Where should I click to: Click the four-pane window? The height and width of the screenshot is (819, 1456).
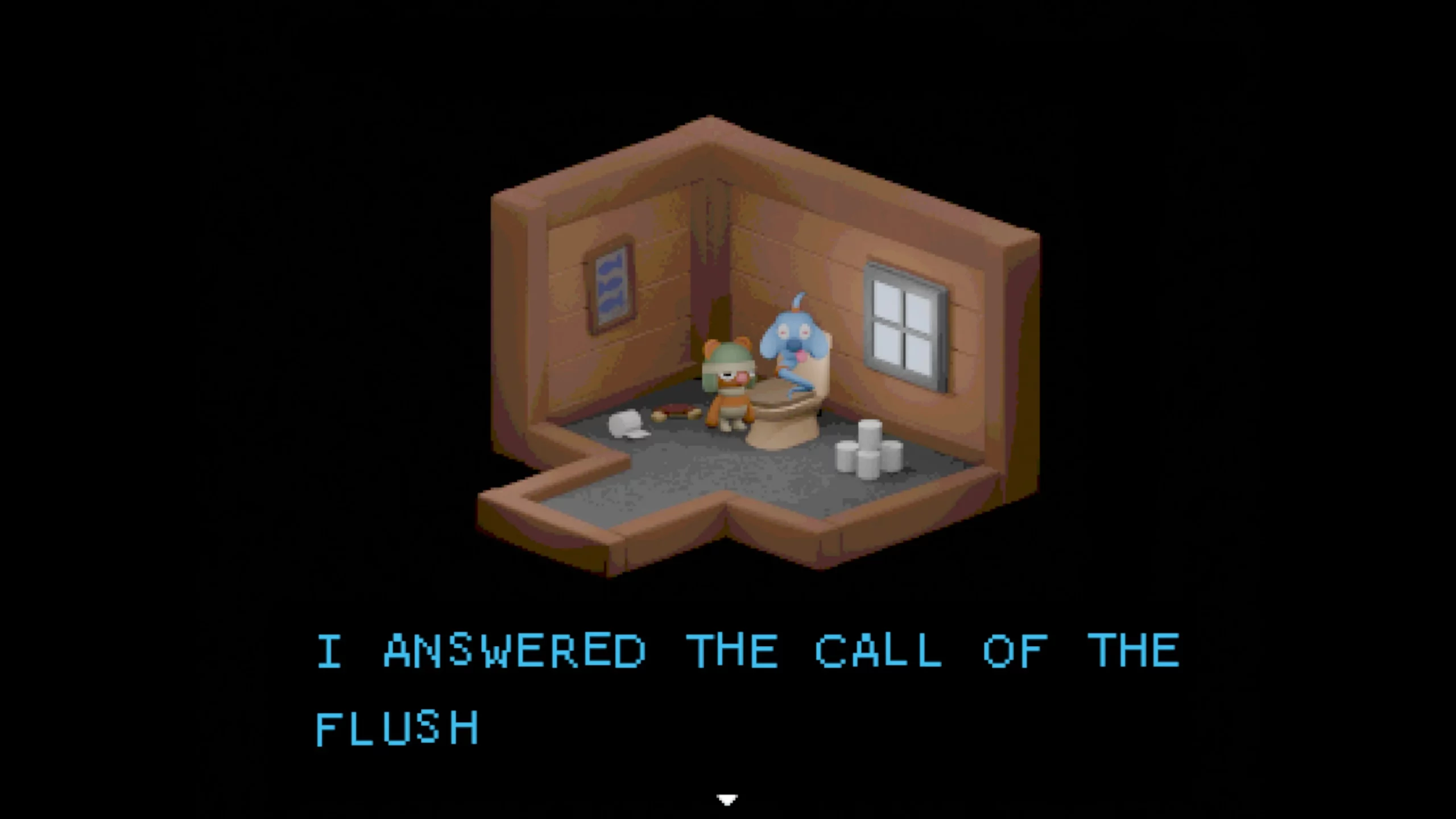point(904,318)
